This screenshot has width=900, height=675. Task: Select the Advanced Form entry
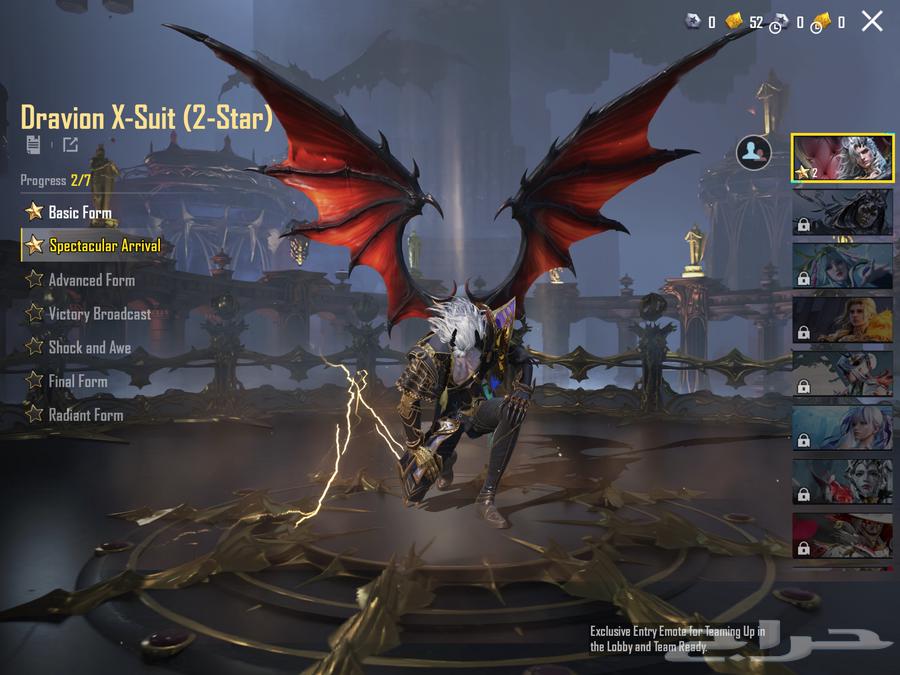point(91,280)
